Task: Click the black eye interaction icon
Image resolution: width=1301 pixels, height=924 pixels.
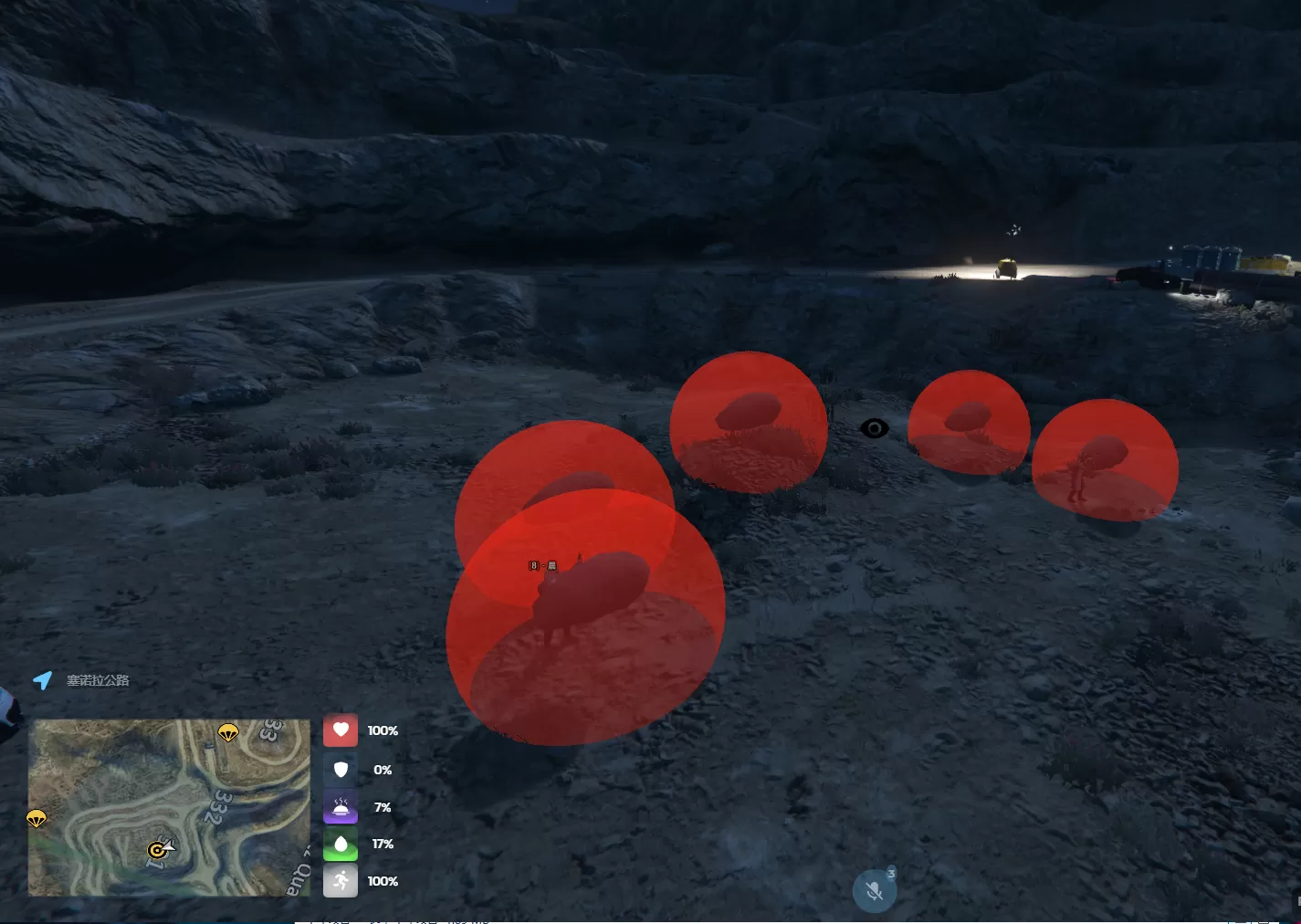Action: pos(875,428)
